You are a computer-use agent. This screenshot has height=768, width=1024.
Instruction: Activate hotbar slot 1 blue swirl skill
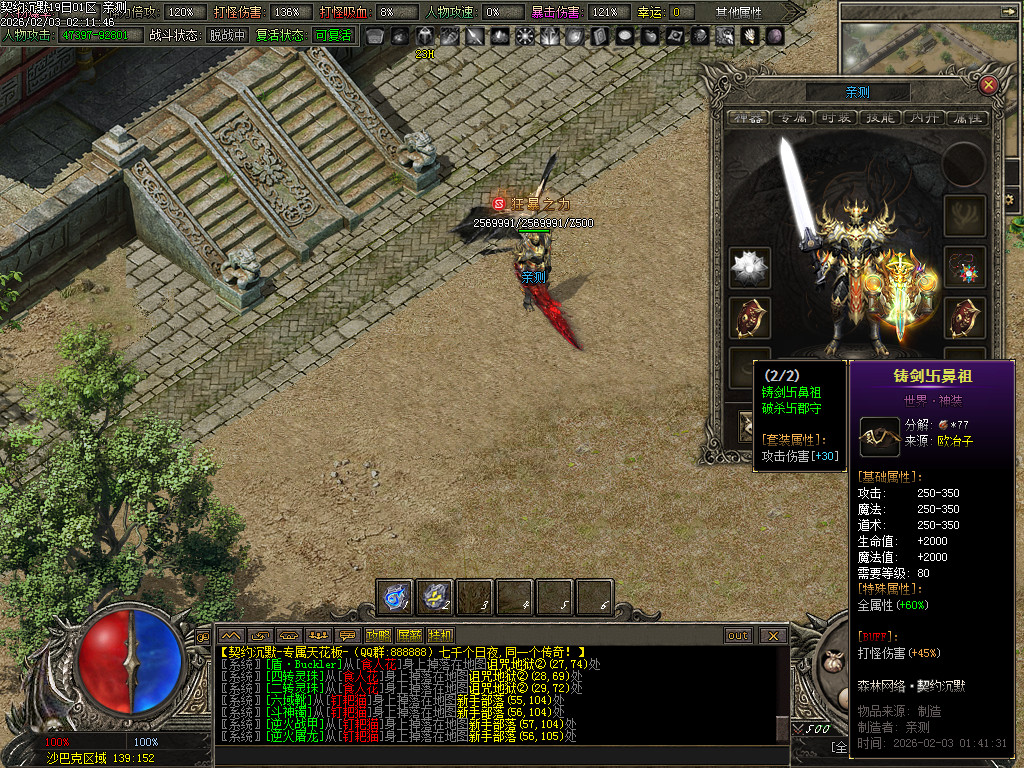pos(395,597)
